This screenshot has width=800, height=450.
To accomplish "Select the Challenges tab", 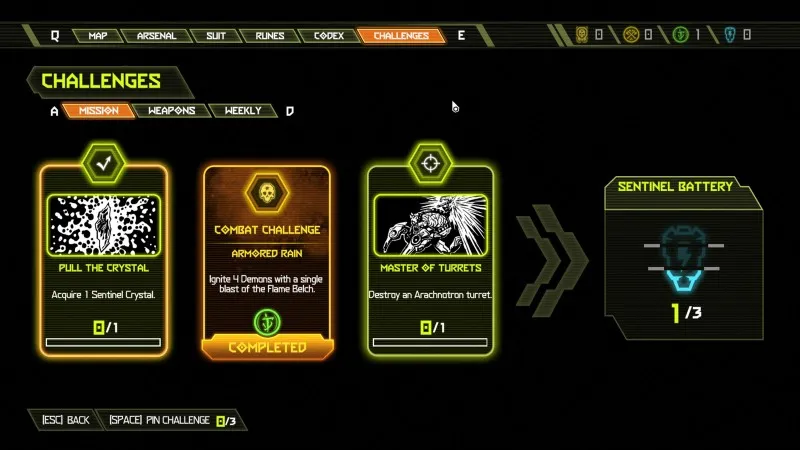I will tap(401, 36).
